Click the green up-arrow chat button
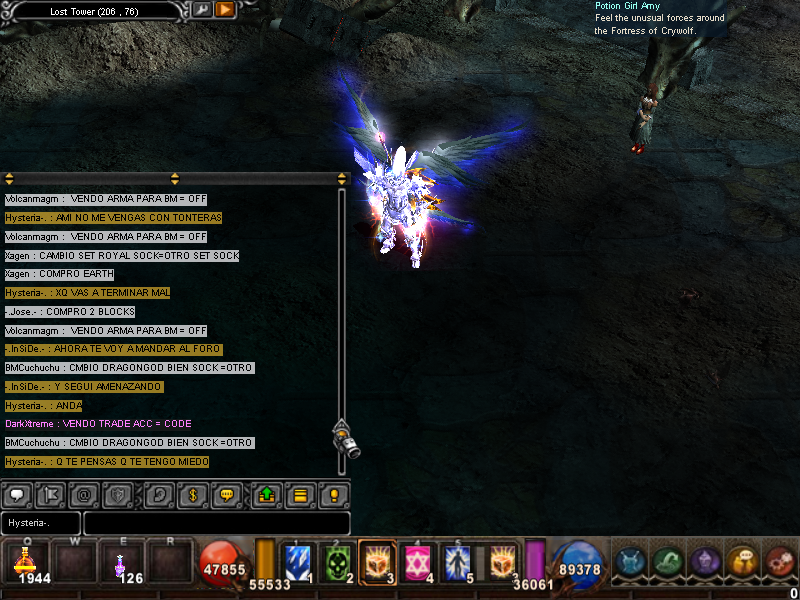Viewport: 800px width, 600px height. [268, 494]
